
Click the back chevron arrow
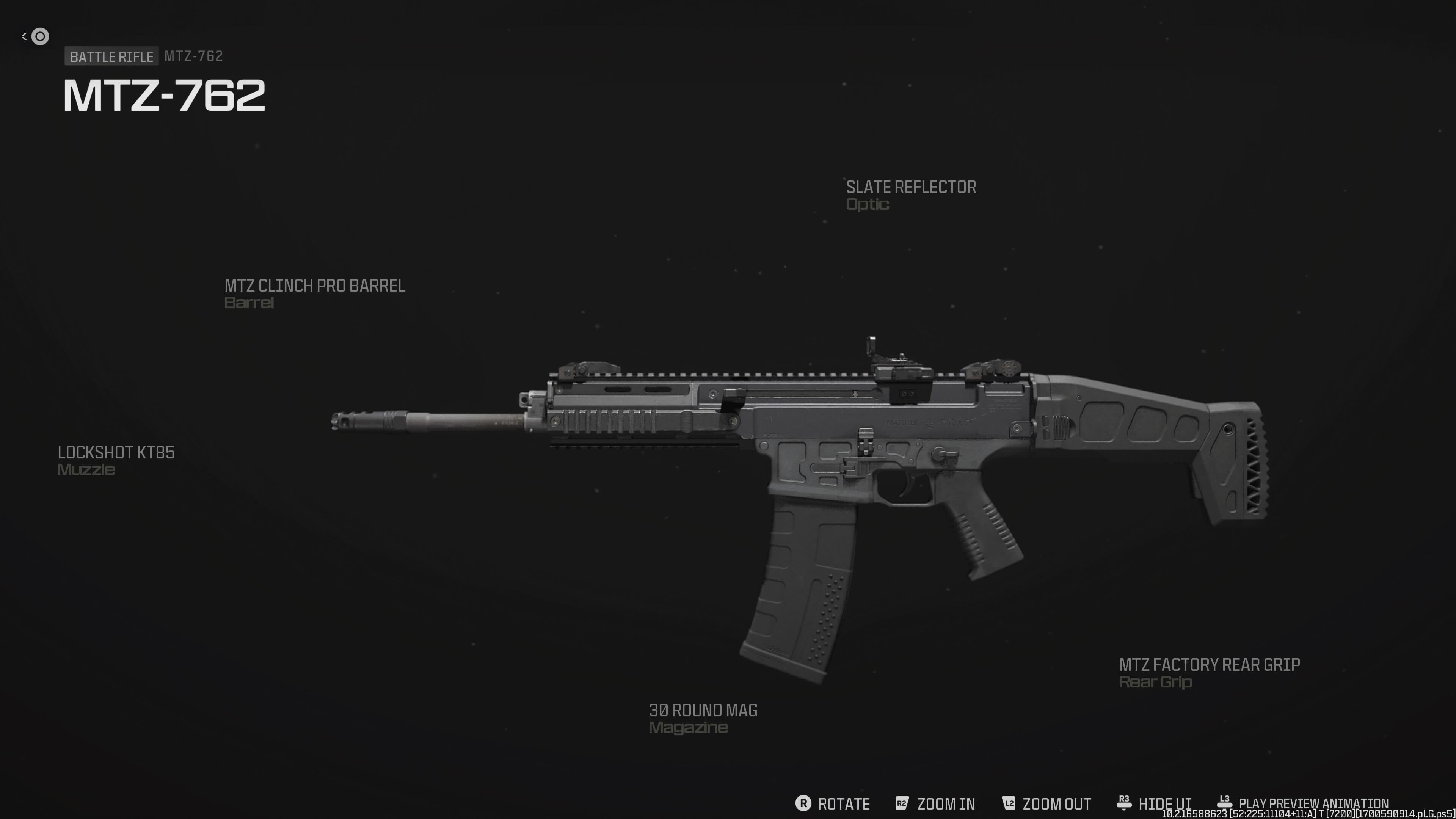(x=24, y=36)
